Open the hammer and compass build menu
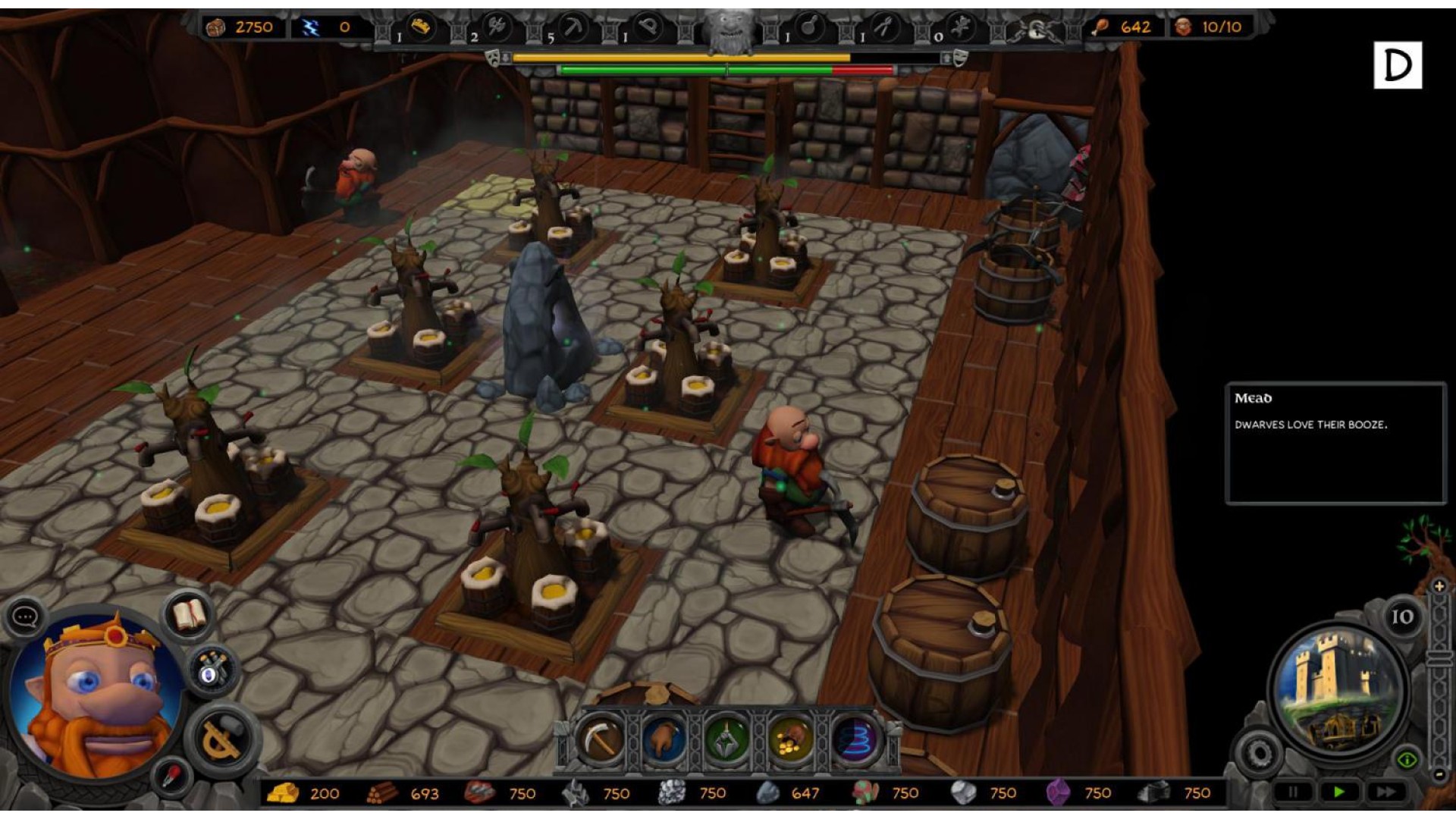Viewport: 1456px width, 819px height. click(x=221, y=737)
